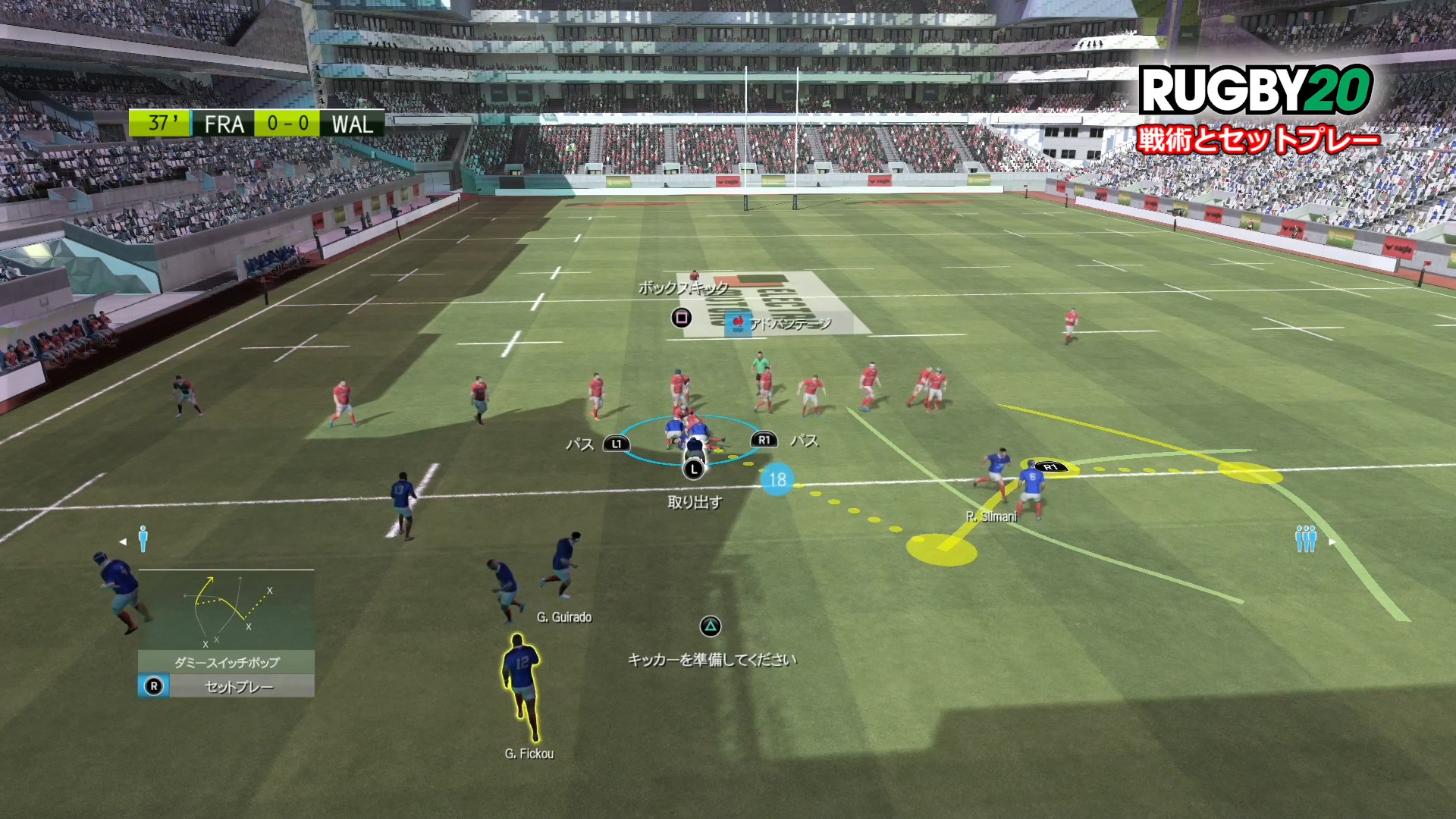Image resolution: width=1456 pixels, height=819 pixels.
Task: Click the white arrow beside the single-player icon
Action: (123, 541)
